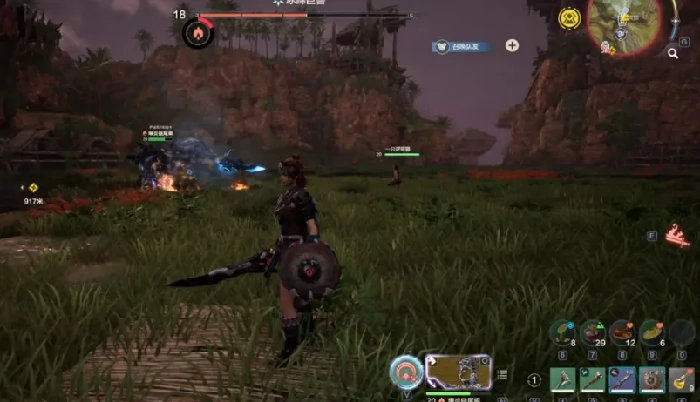Click the flame status icon under boss bar
Image resolution: width=700 pixels, height=402 pixels.
point(197,34)
